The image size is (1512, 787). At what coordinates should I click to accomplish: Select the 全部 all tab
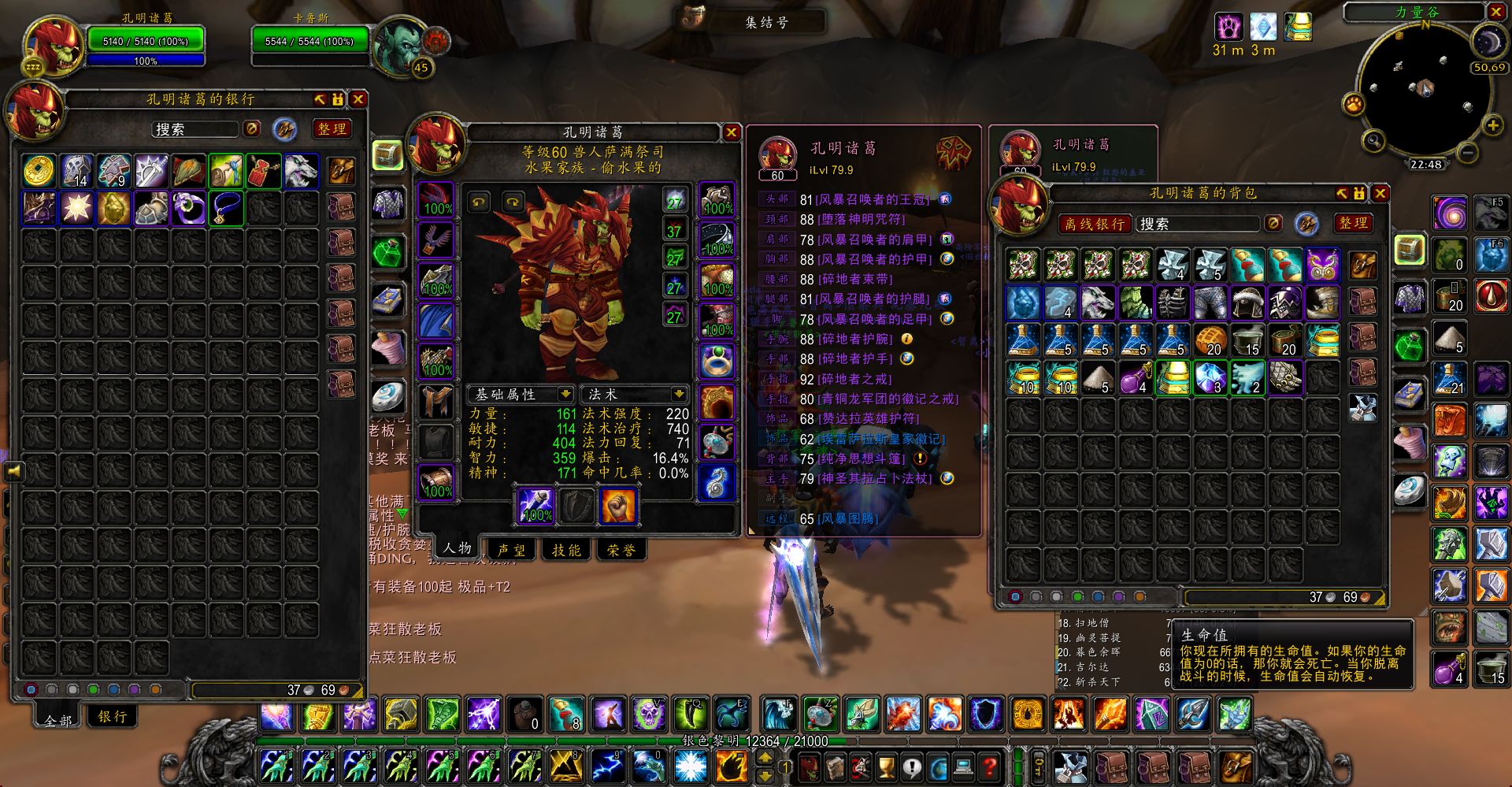tap(58, 719)
